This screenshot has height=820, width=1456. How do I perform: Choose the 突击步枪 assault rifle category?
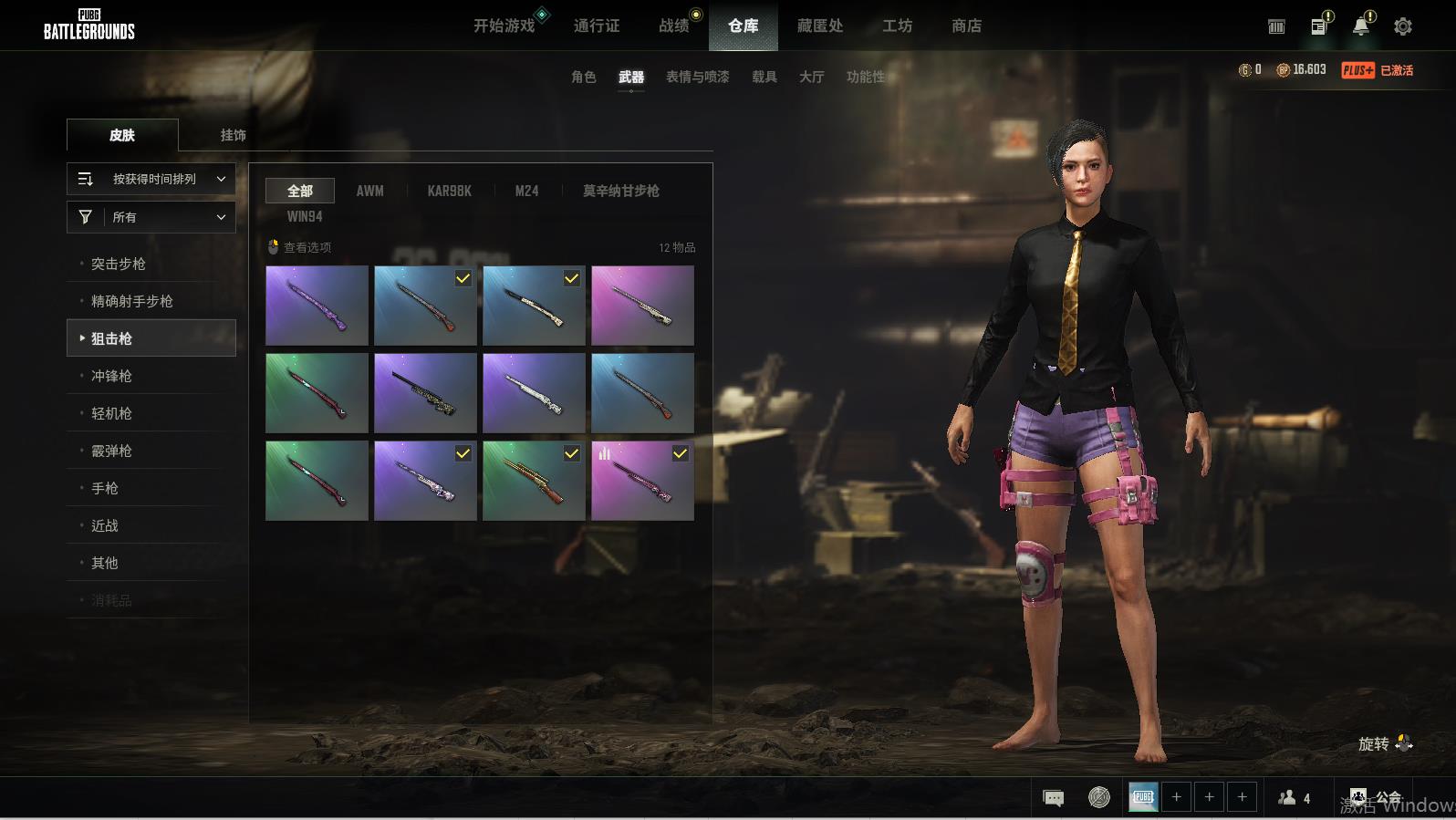(x=119, y=264)
